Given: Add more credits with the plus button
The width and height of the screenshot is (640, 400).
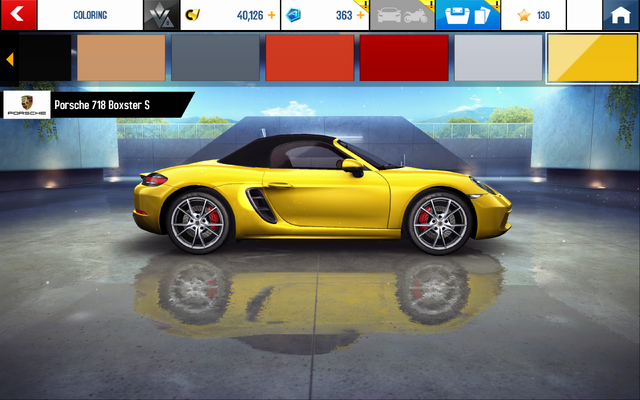Looking at the screenshot, I should [271, 15].
